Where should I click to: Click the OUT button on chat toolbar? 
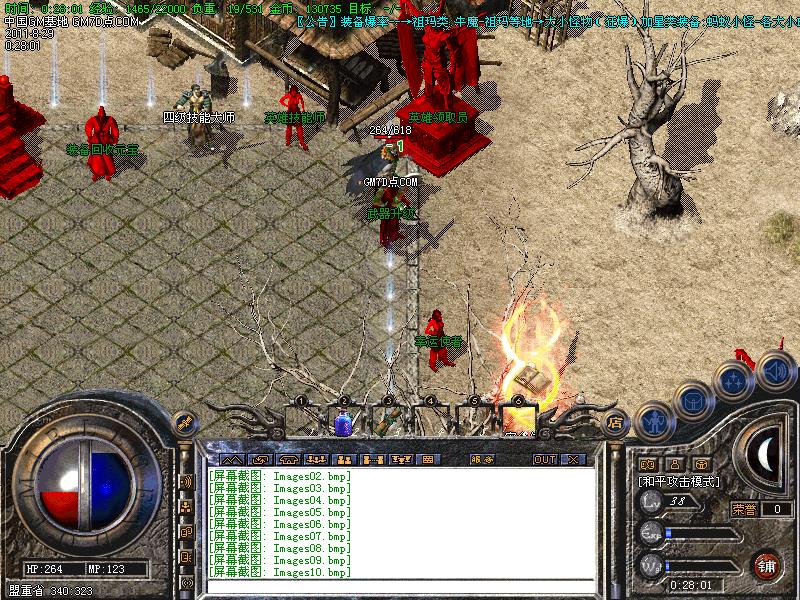coord(544,460)
